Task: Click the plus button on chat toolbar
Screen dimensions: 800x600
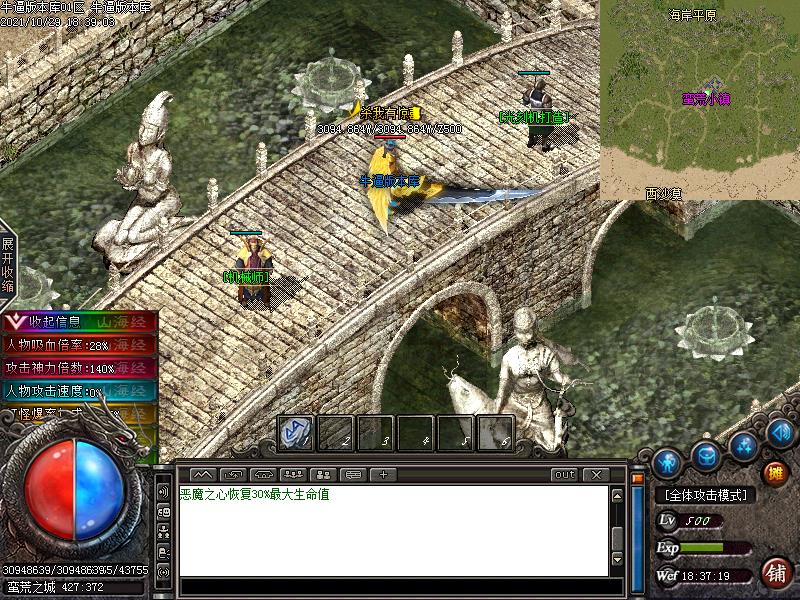Action: [x=383, y=475]
